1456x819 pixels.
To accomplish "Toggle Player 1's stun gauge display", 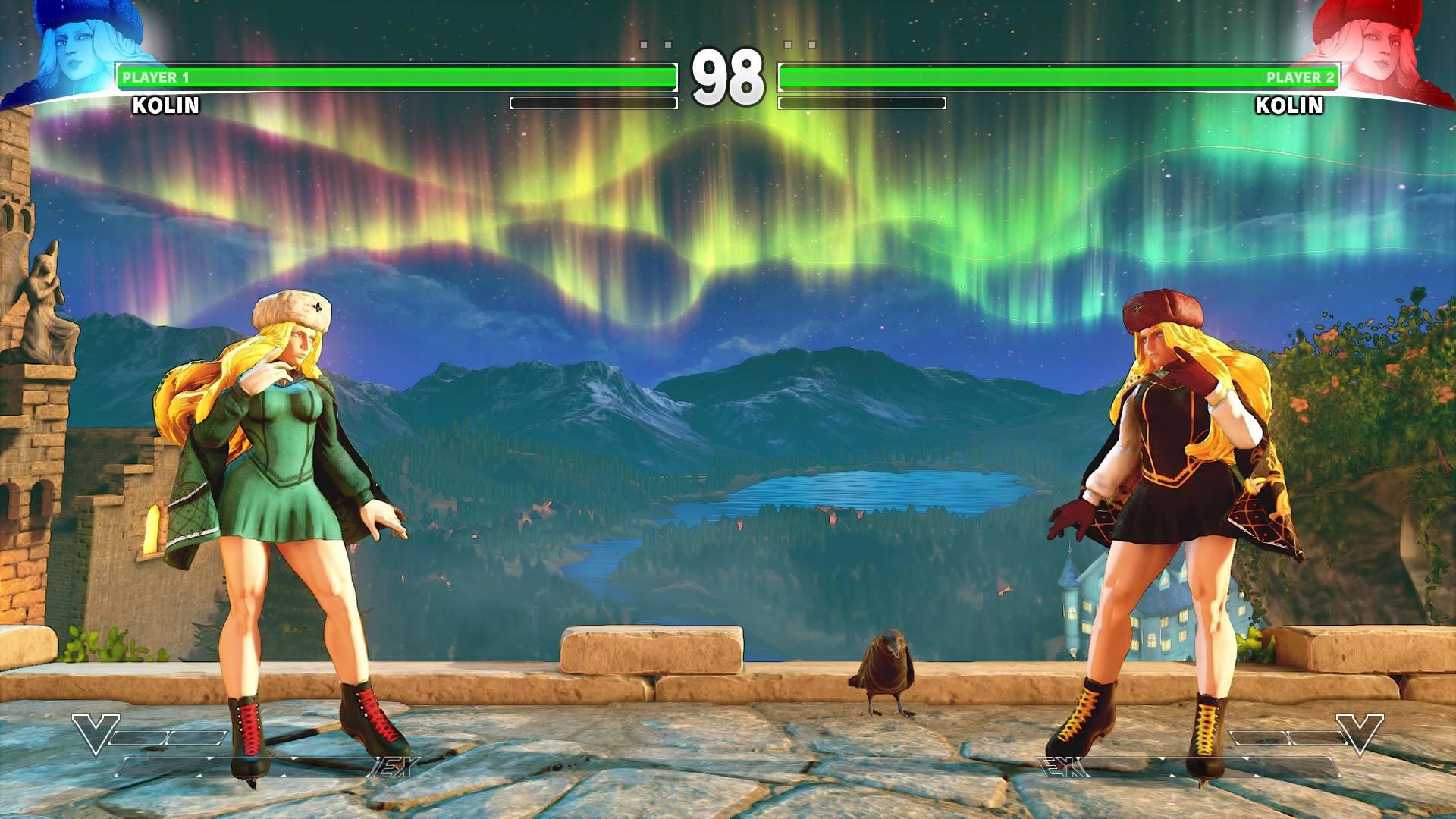I will point(594,101).
